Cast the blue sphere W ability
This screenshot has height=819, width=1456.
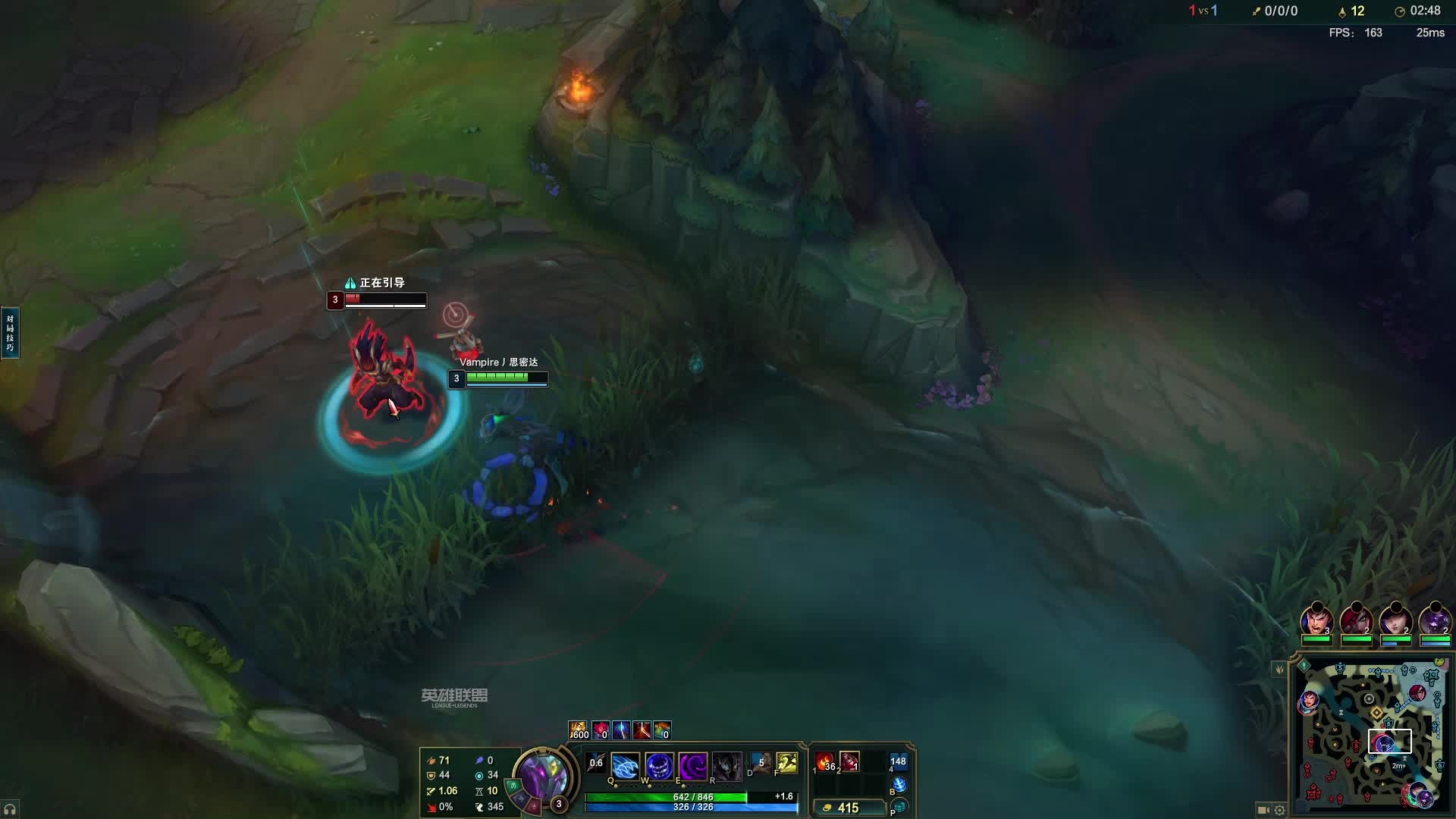pyautogui.click(x=659, y=767)
